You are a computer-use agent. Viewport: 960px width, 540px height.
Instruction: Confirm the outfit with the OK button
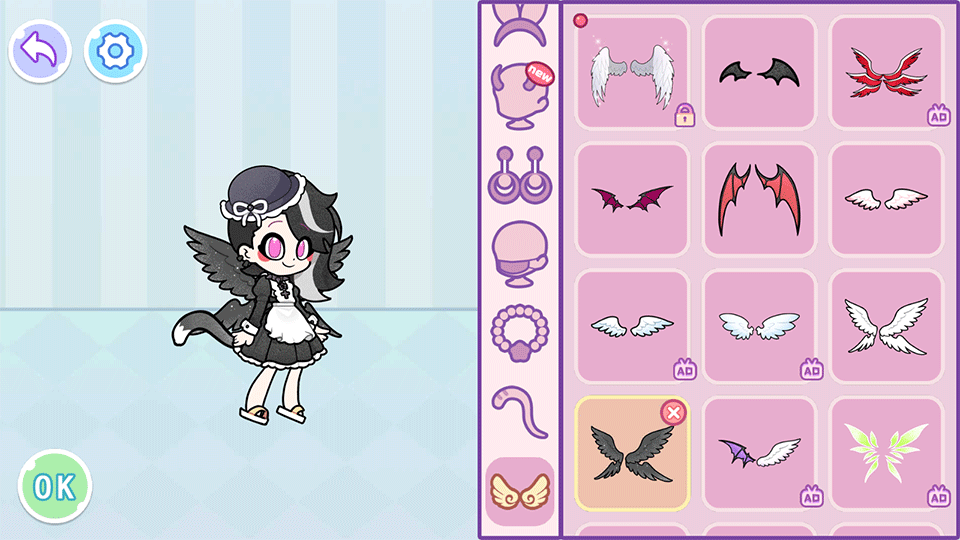pyautogui.click(x=55, y=487)
